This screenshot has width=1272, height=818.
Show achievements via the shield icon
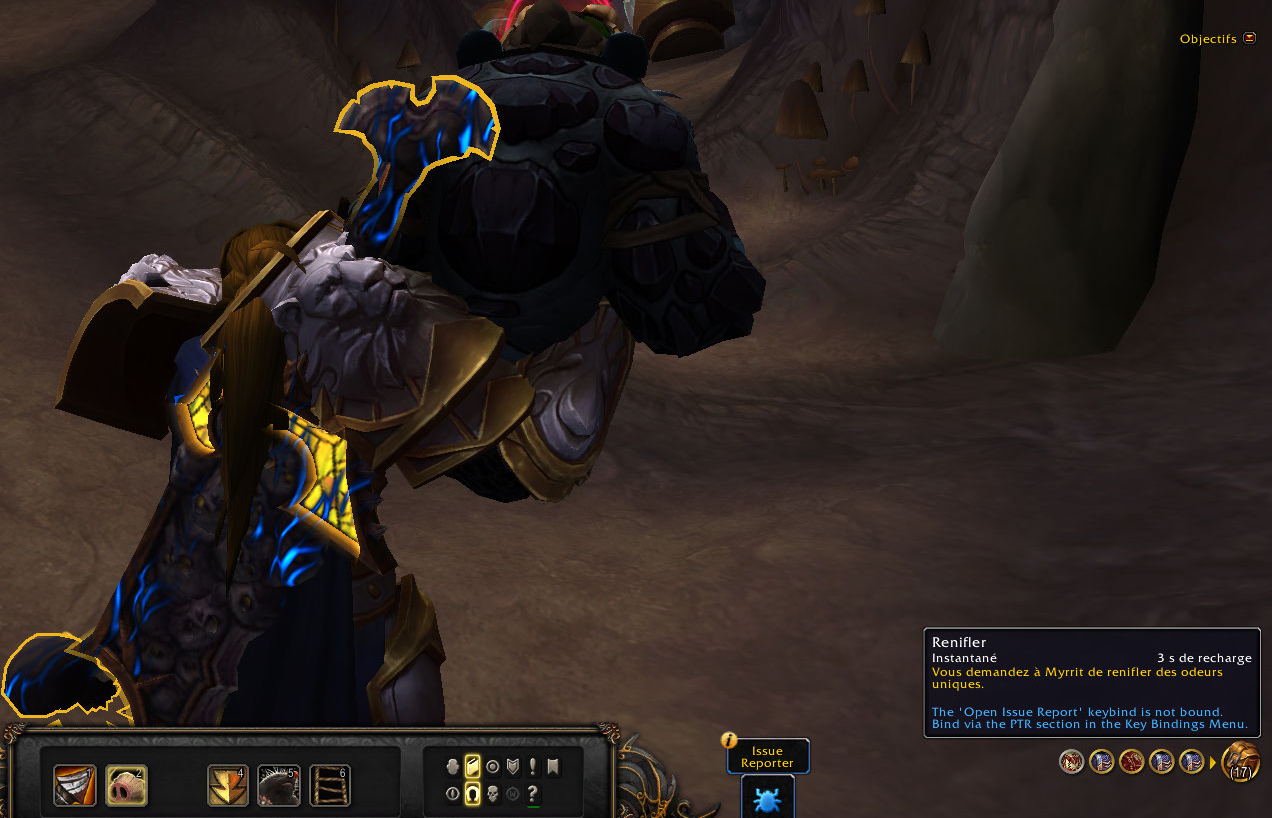pyautogui.click(x=513, y=767)
